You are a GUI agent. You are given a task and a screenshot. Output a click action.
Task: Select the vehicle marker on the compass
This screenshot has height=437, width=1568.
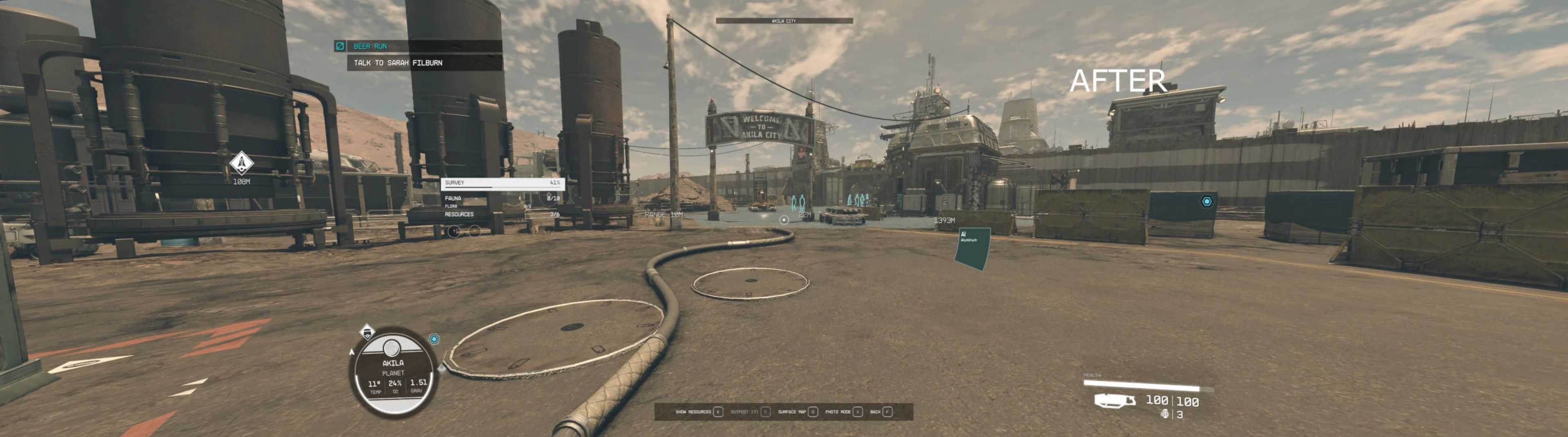point(367,332)
